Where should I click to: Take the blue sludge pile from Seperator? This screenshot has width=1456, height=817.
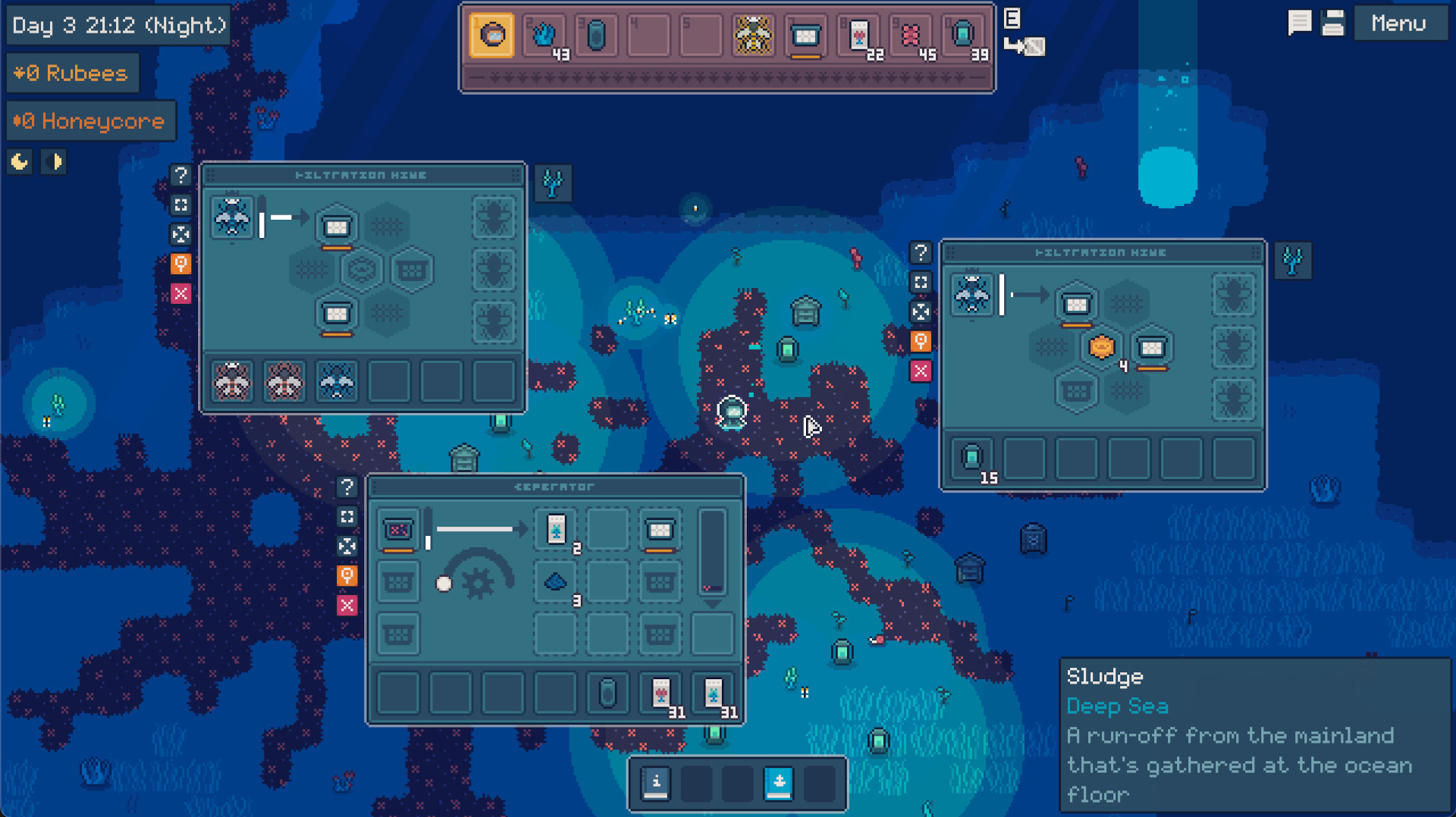pos(556,582)
